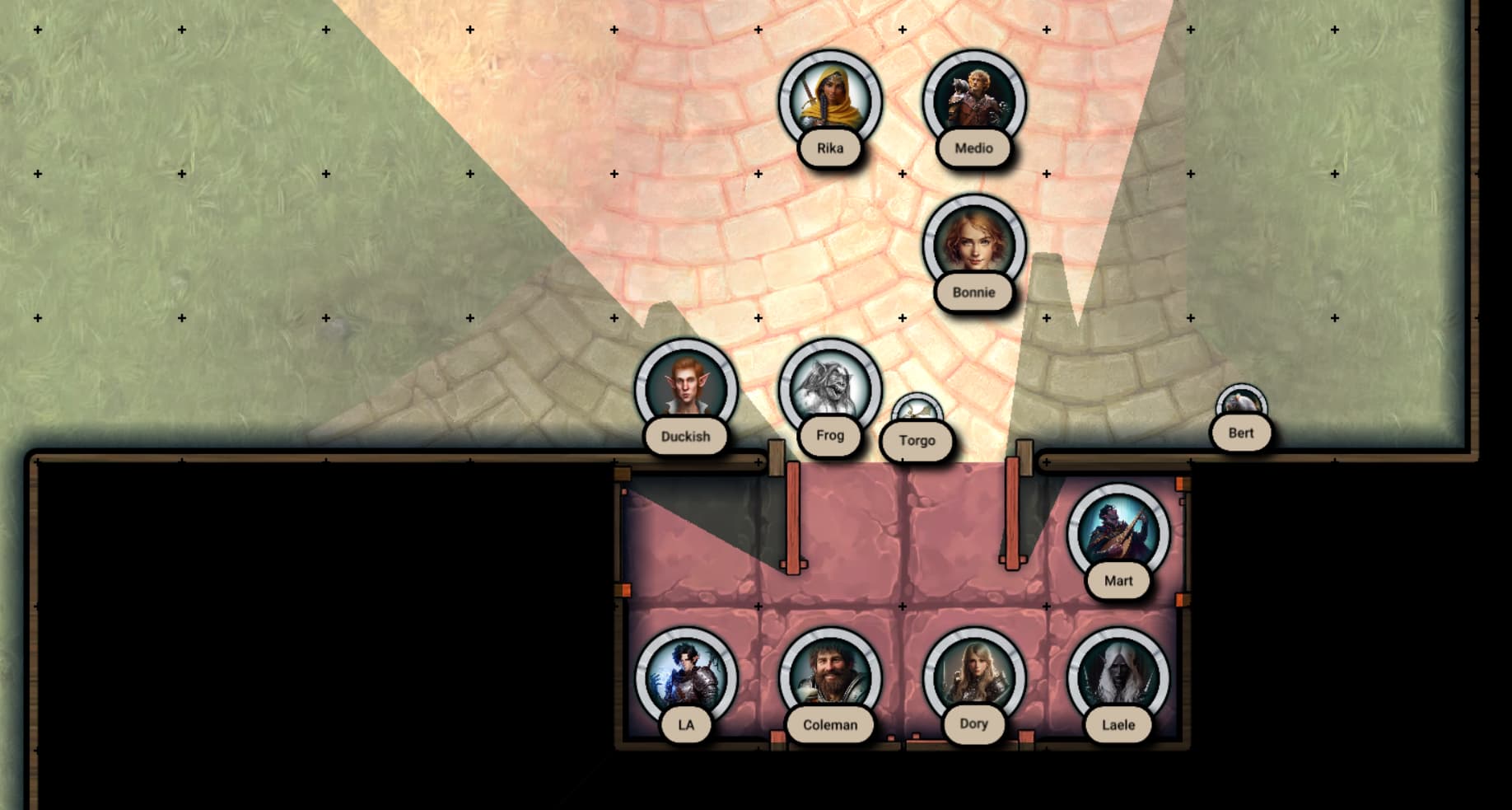
Task: Select the Dory token
Action: (x=973, y=677)
